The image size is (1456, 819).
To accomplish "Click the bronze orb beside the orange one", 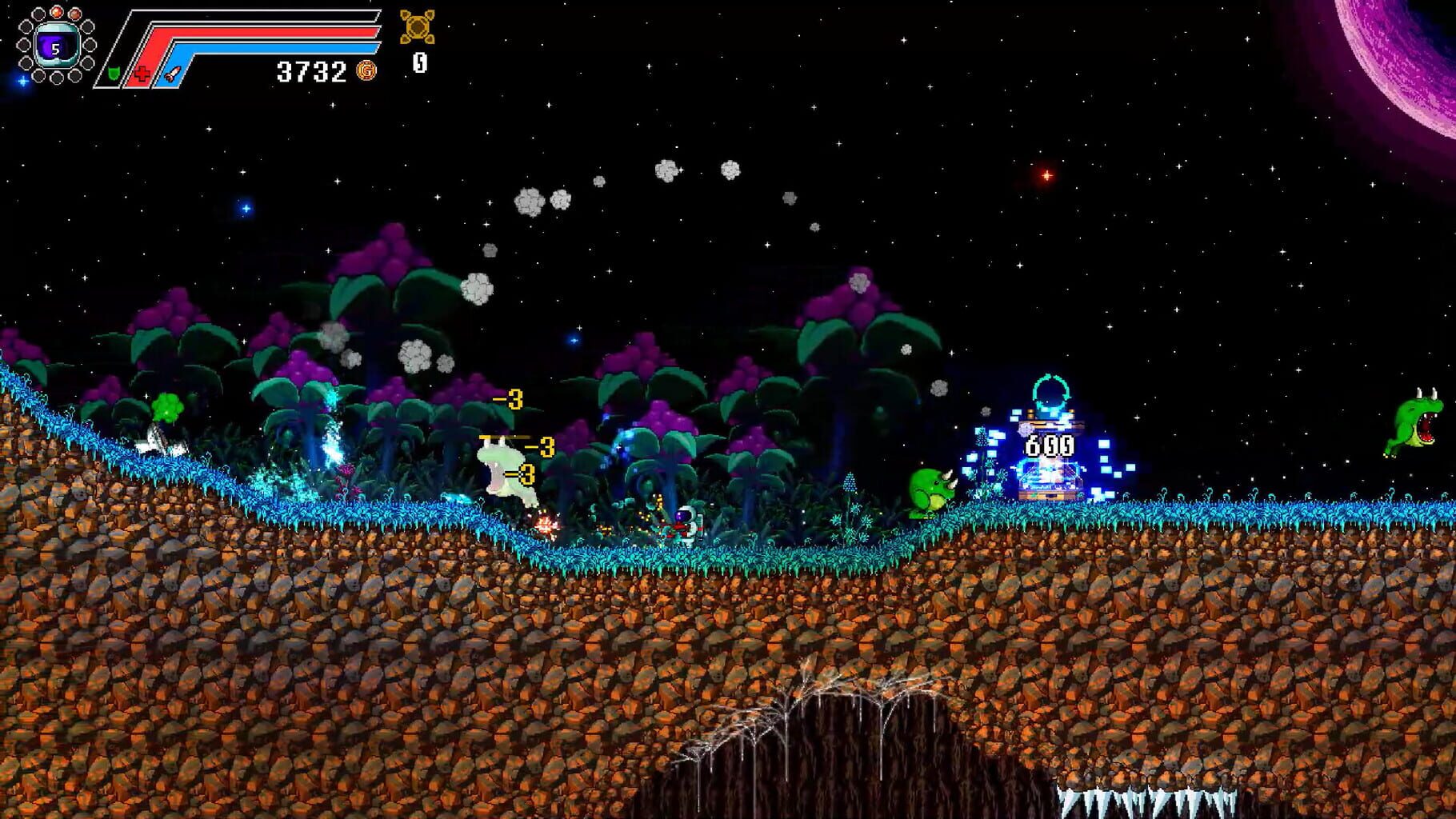I will coord(76,12).
